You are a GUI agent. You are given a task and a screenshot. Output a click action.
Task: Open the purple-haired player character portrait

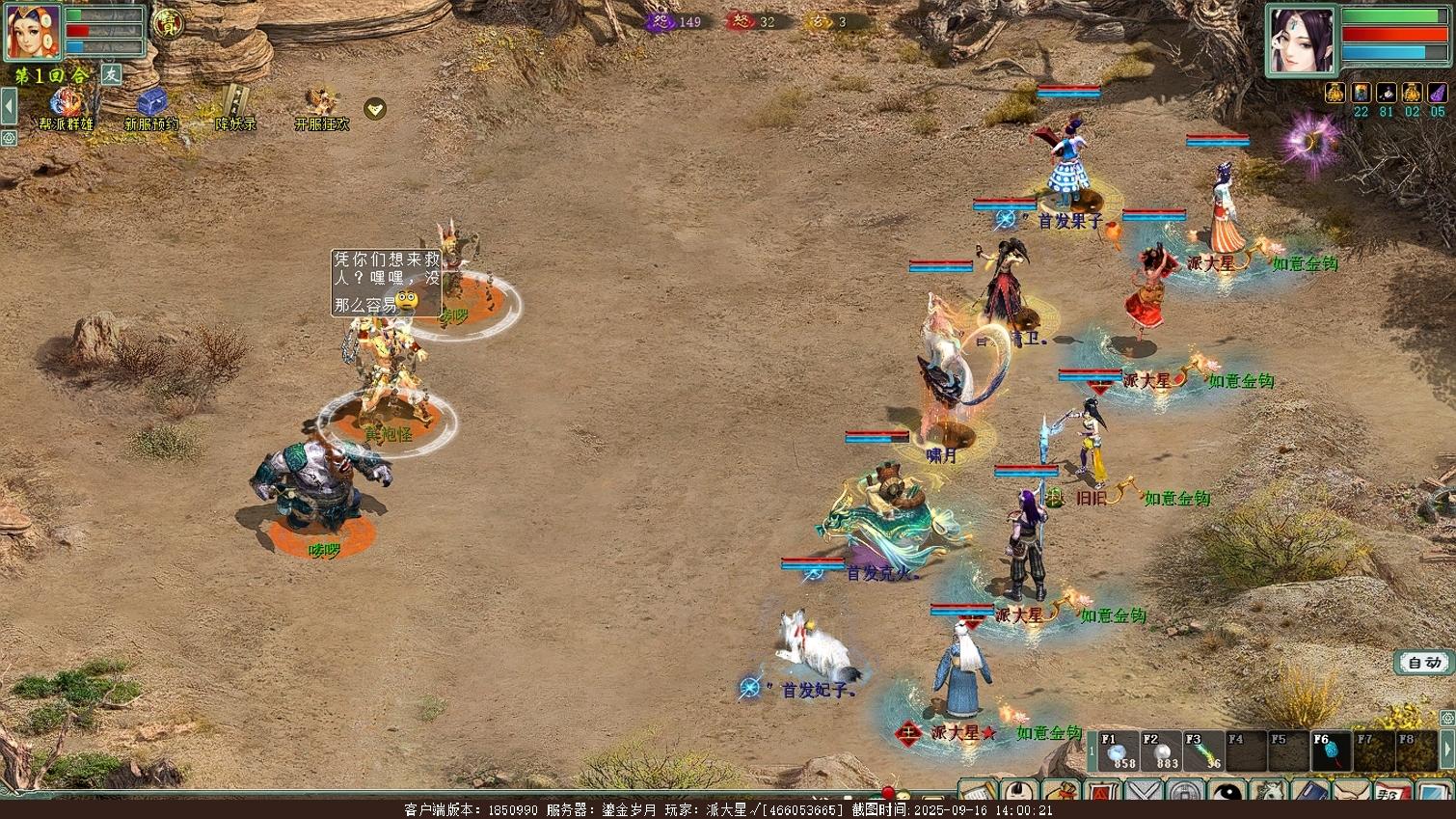click(x=1301, y=40)
